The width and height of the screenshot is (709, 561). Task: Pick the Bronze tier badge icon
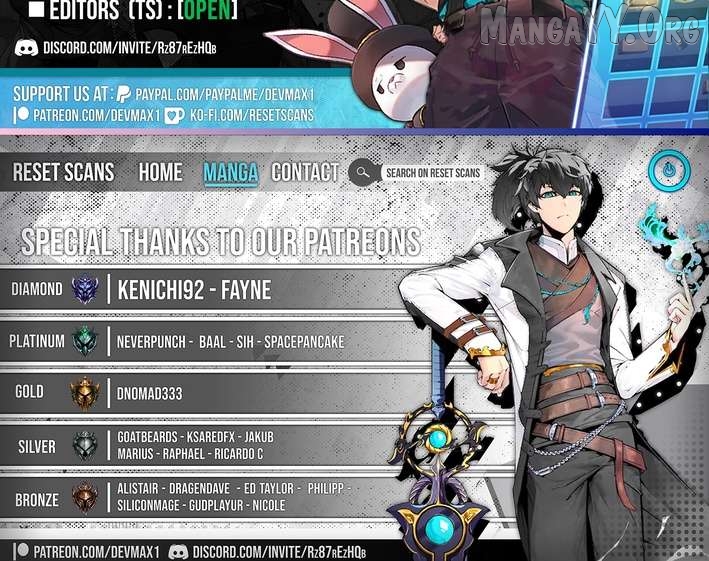pos(86,498)
